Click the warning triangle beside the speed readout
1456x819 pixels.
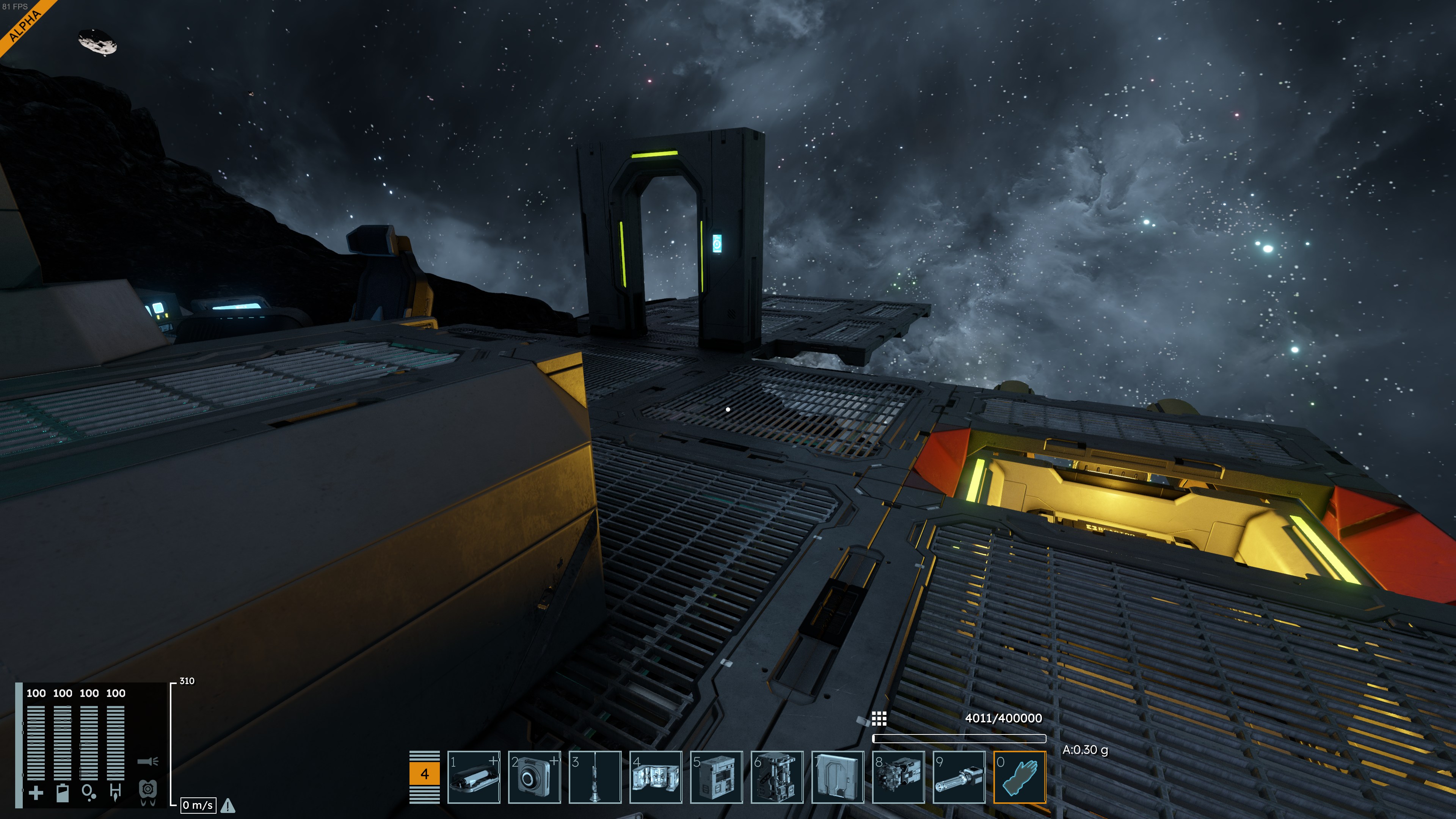(228, 805)
